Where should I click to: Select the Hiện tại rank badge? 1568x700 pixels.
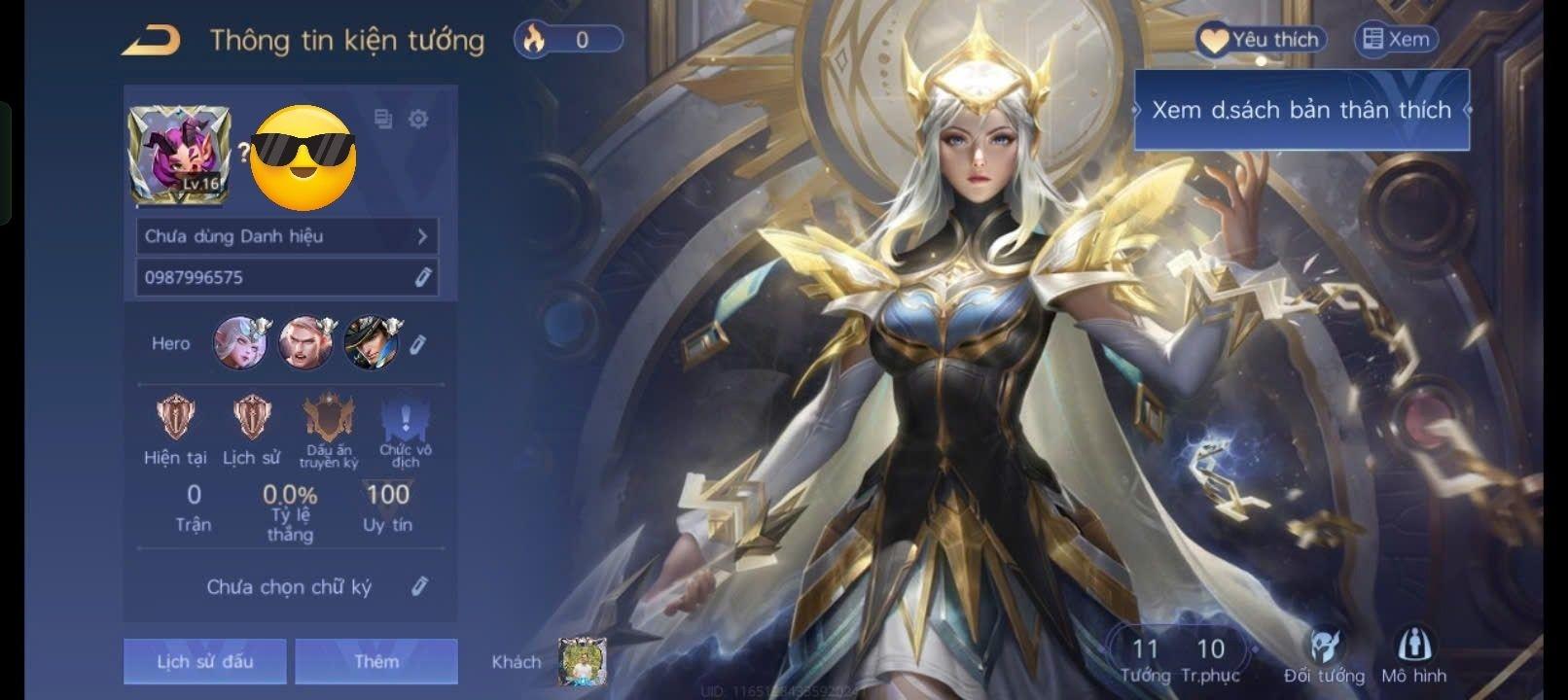click(x=176, y=418)
